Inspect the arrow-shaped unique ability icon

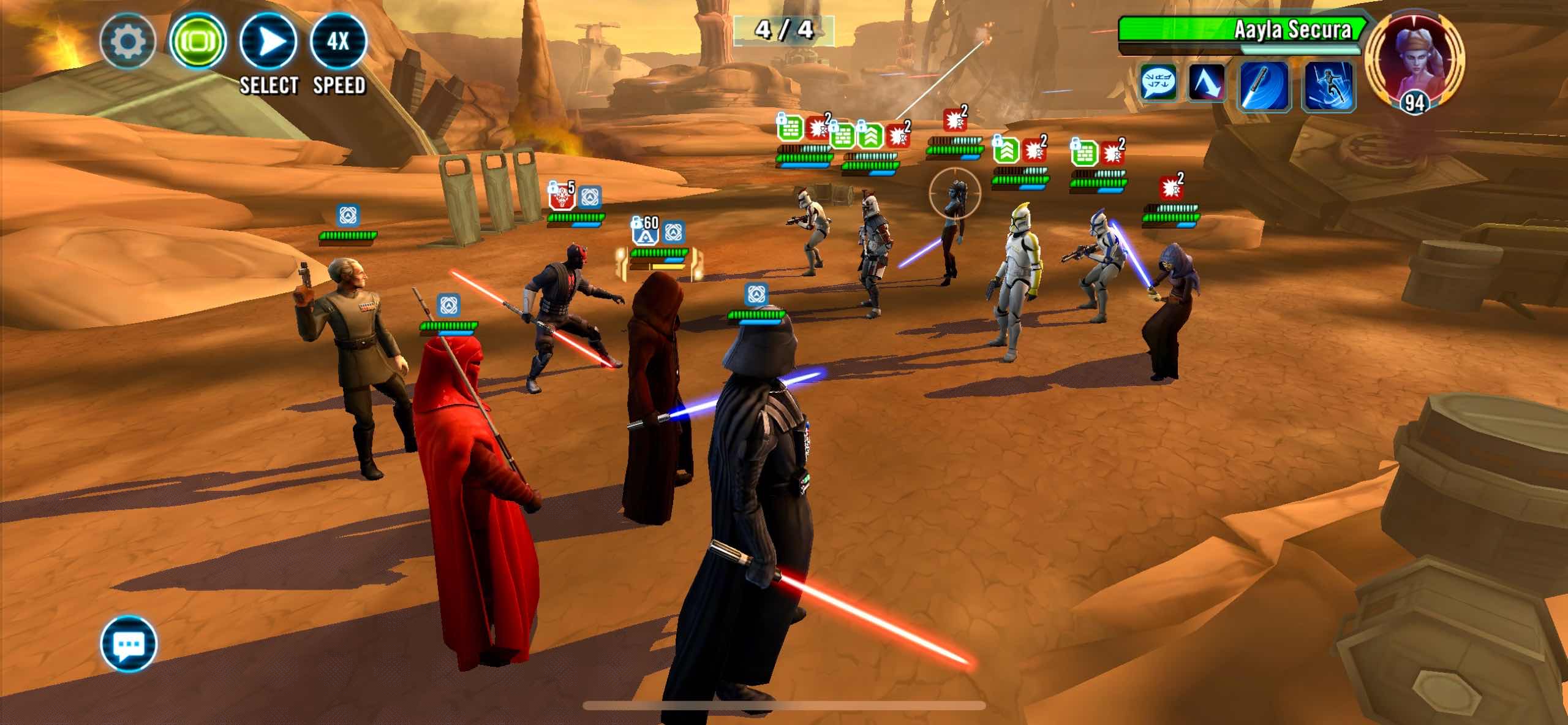1205,83
